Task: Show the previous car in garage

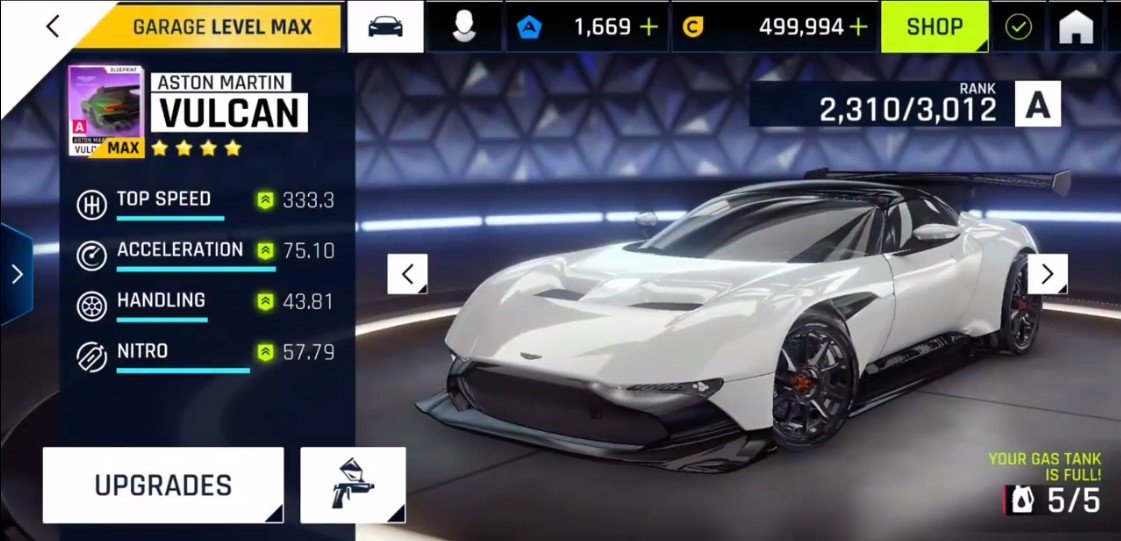Action: pos(407,273)
